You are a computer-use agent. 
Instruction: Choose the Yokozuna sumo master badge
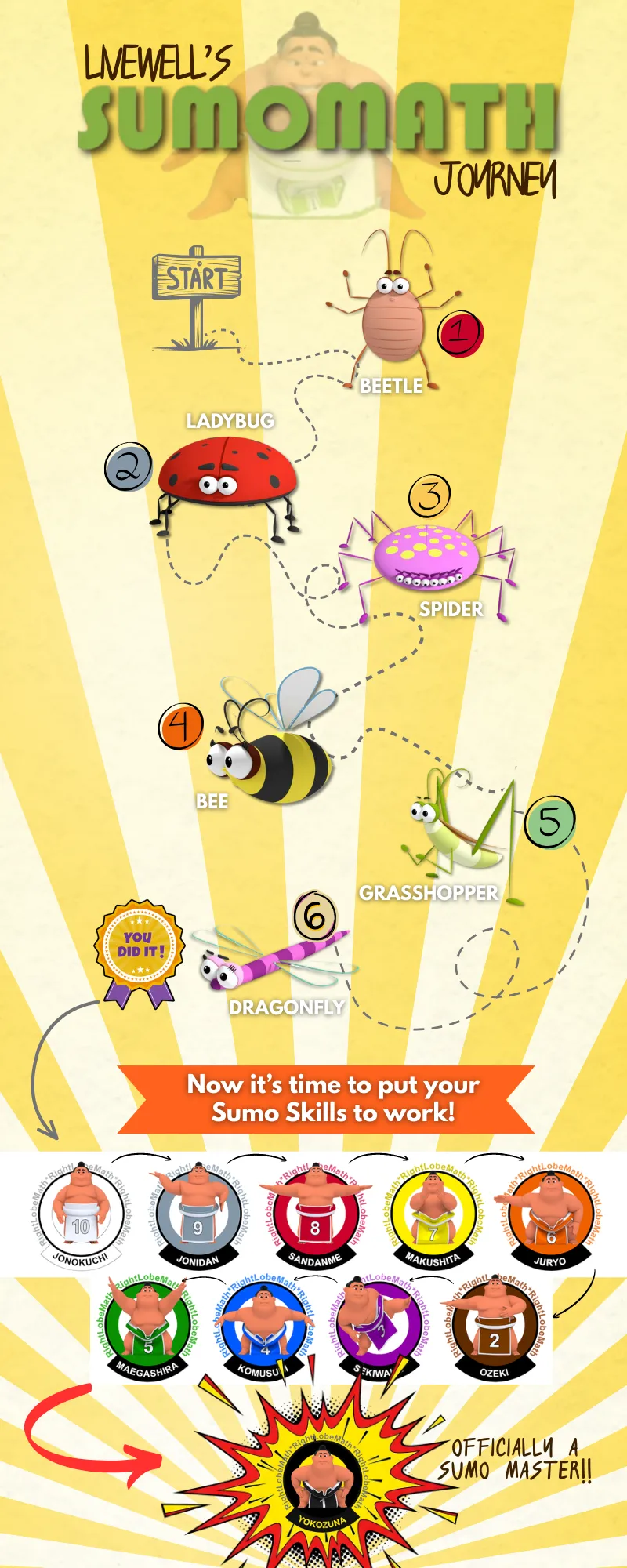pos(322,1480)
